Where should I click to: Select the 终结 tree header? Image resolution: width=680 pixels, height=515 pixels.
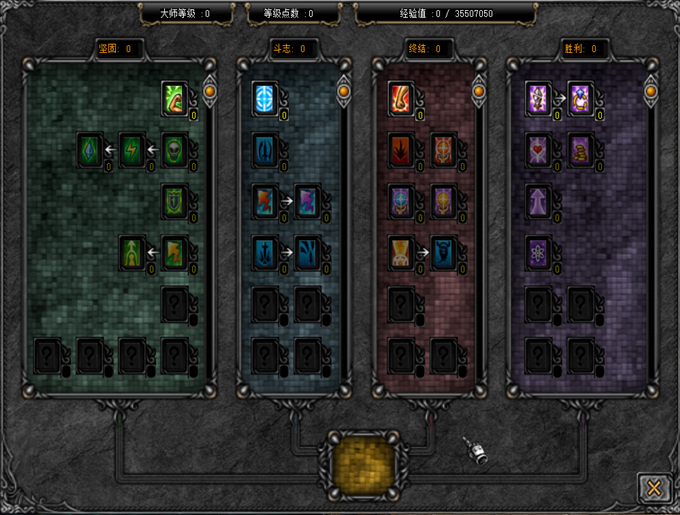tap(425, 48)
